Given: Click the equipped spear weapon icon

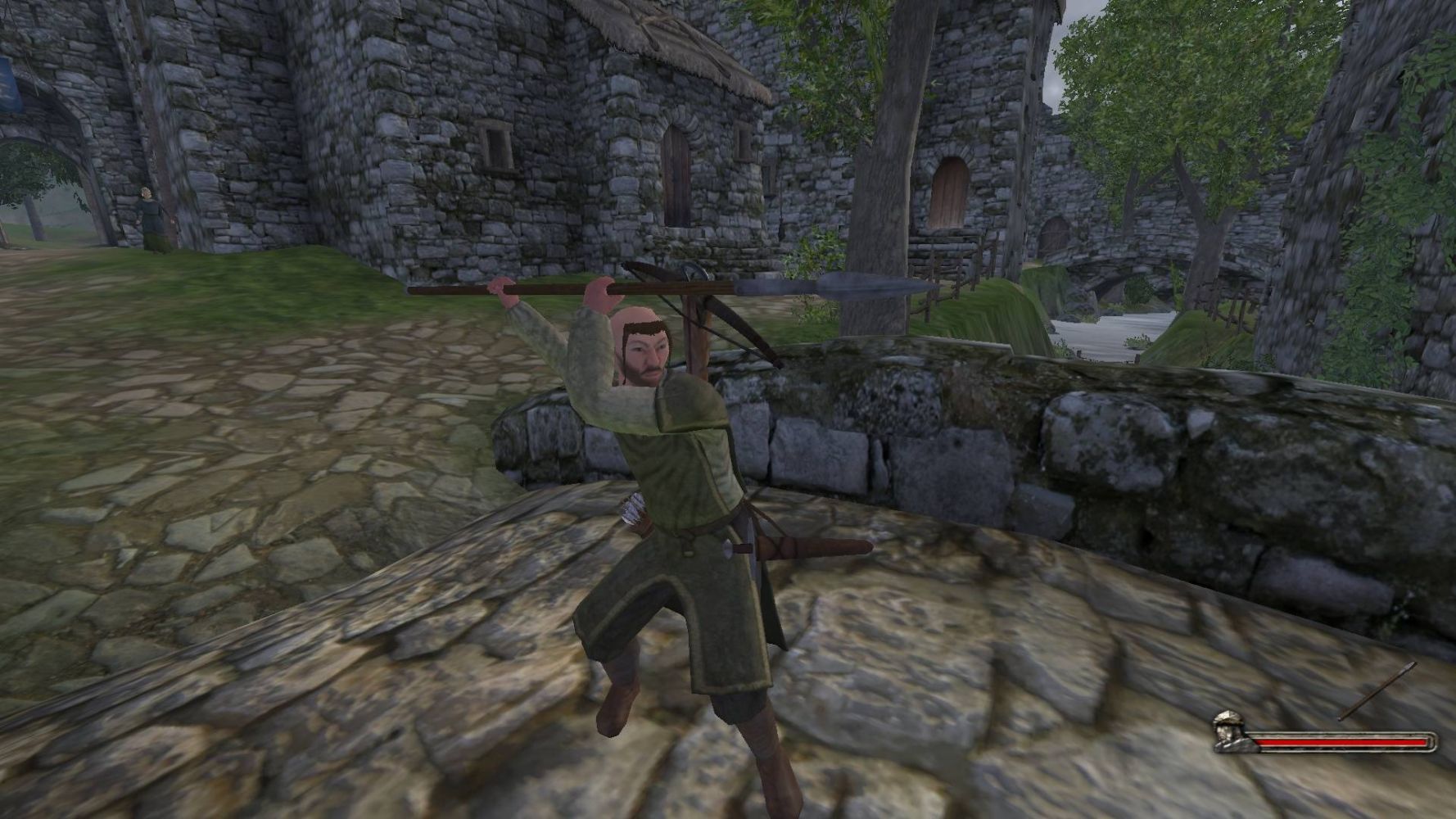Looking at the screenshot, I should (1377, 692).
